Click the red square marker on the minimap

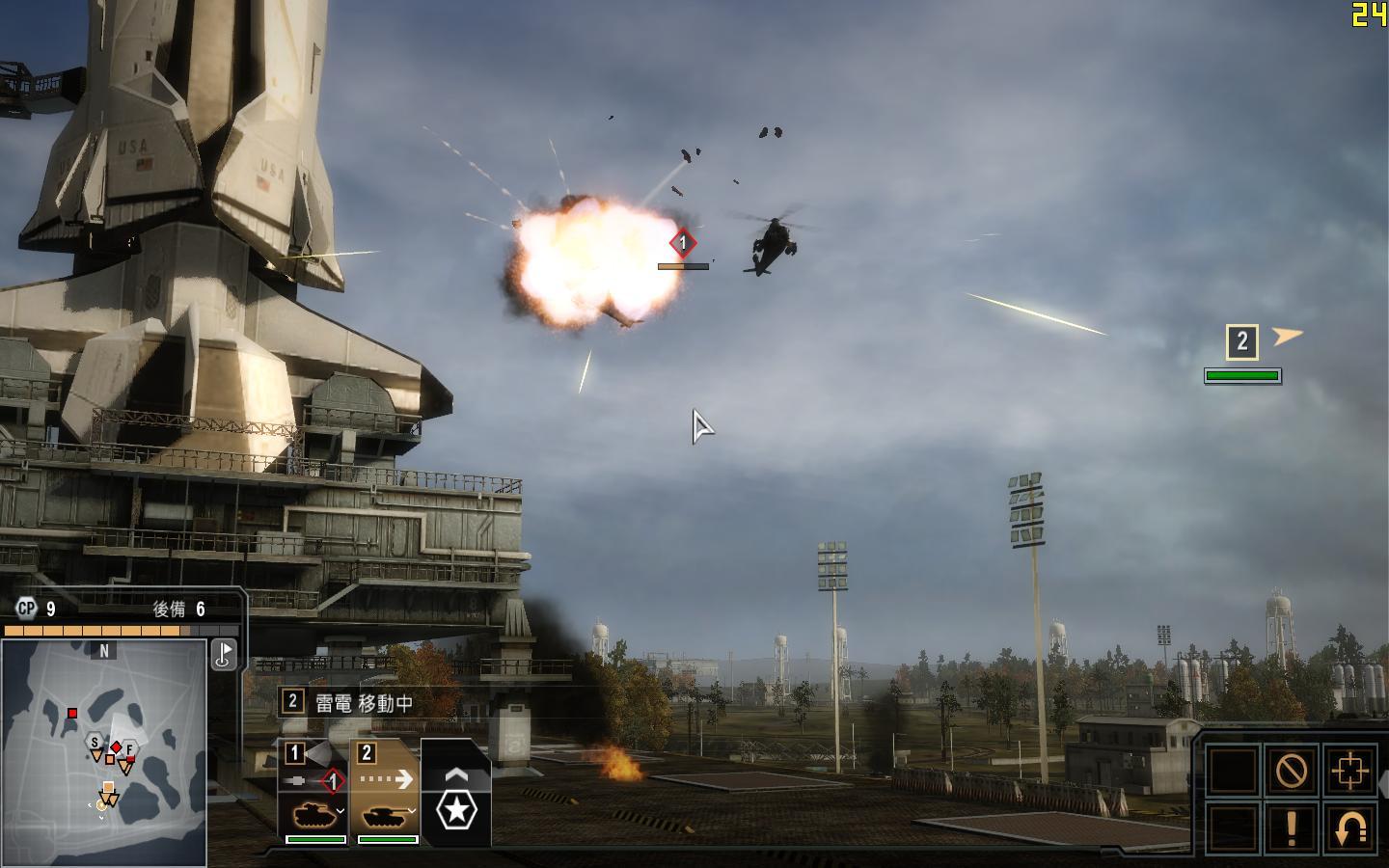tap(72, 714)
